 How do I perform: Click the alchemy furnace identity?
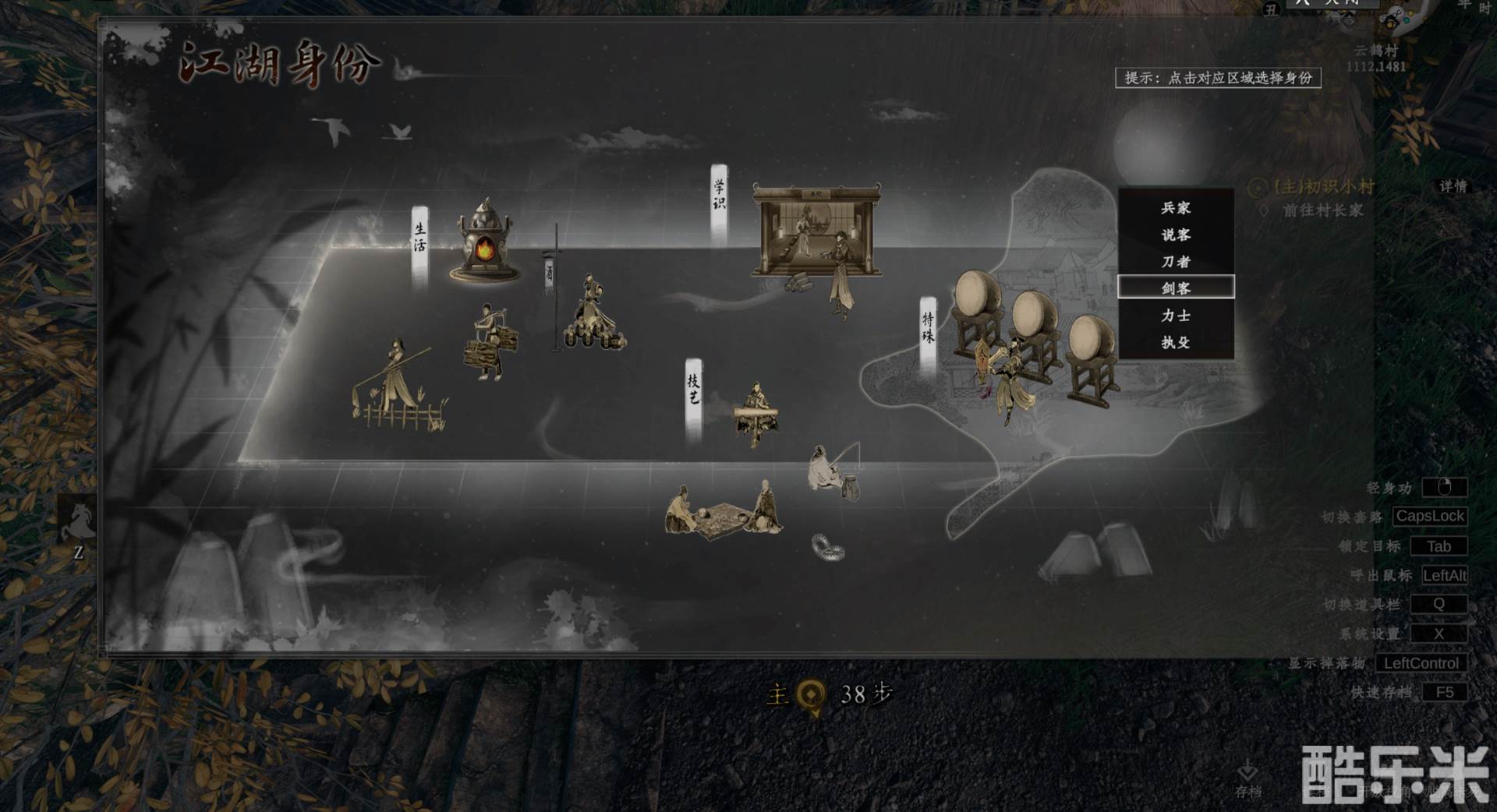(x=485, y=241)
